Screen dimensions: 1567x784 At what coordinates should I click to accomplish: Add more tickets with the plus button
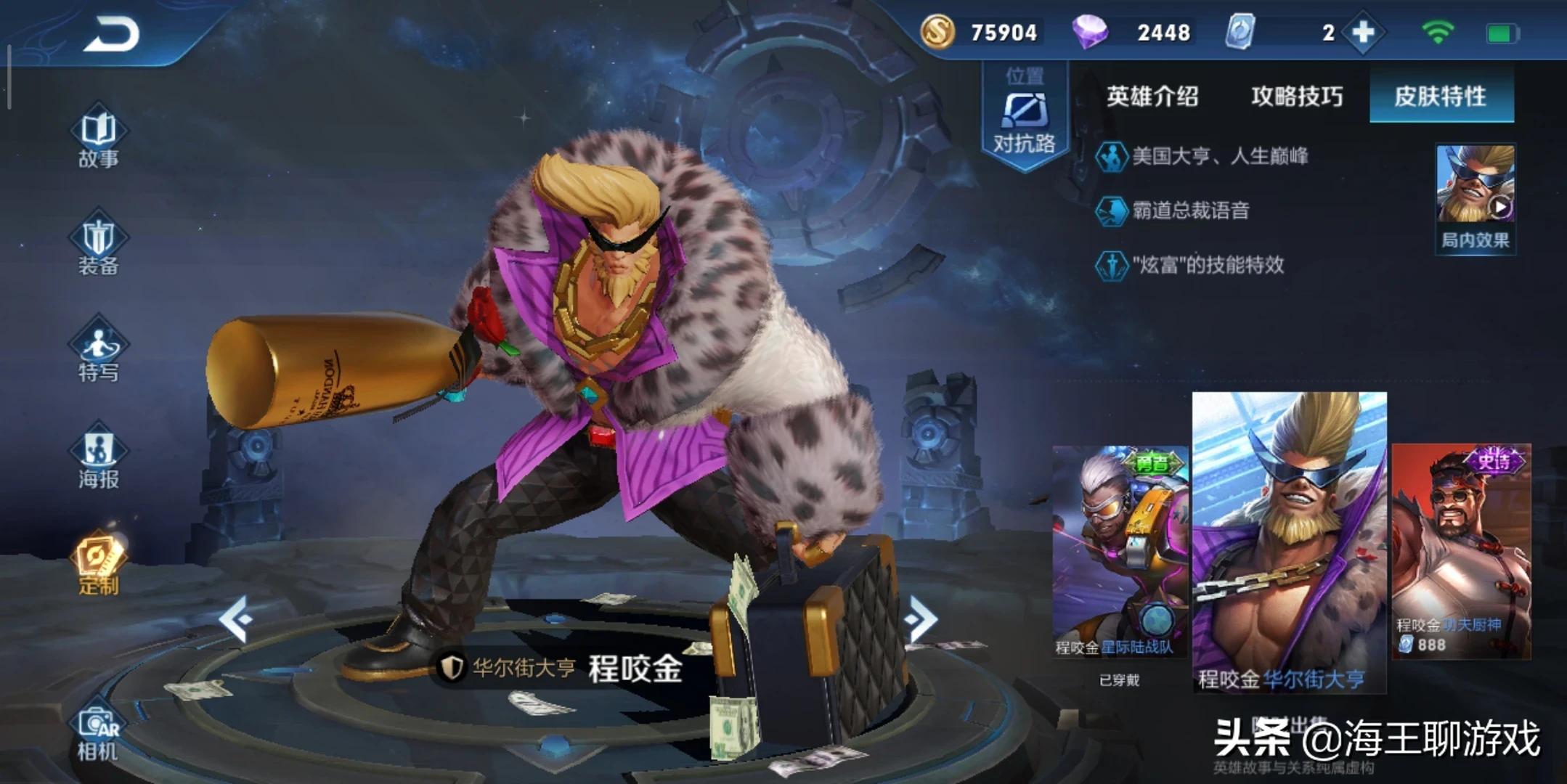click(1363, 33)
